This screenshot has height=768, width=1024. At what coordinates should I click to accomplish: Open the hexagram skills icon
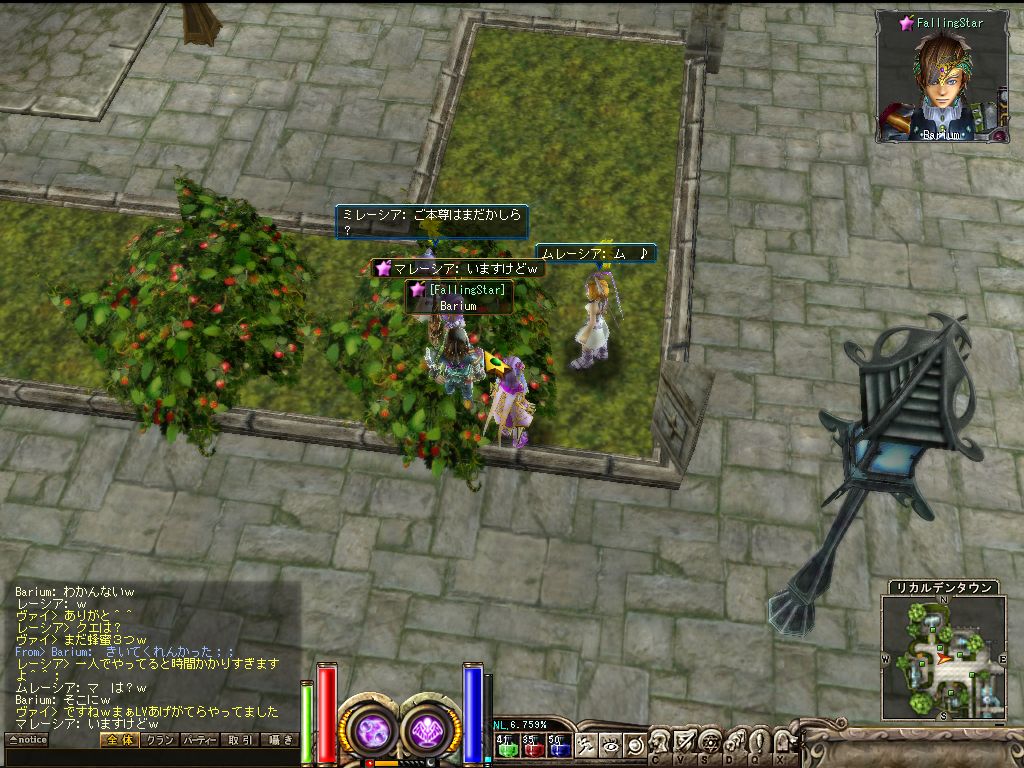[x=709, y=741]
